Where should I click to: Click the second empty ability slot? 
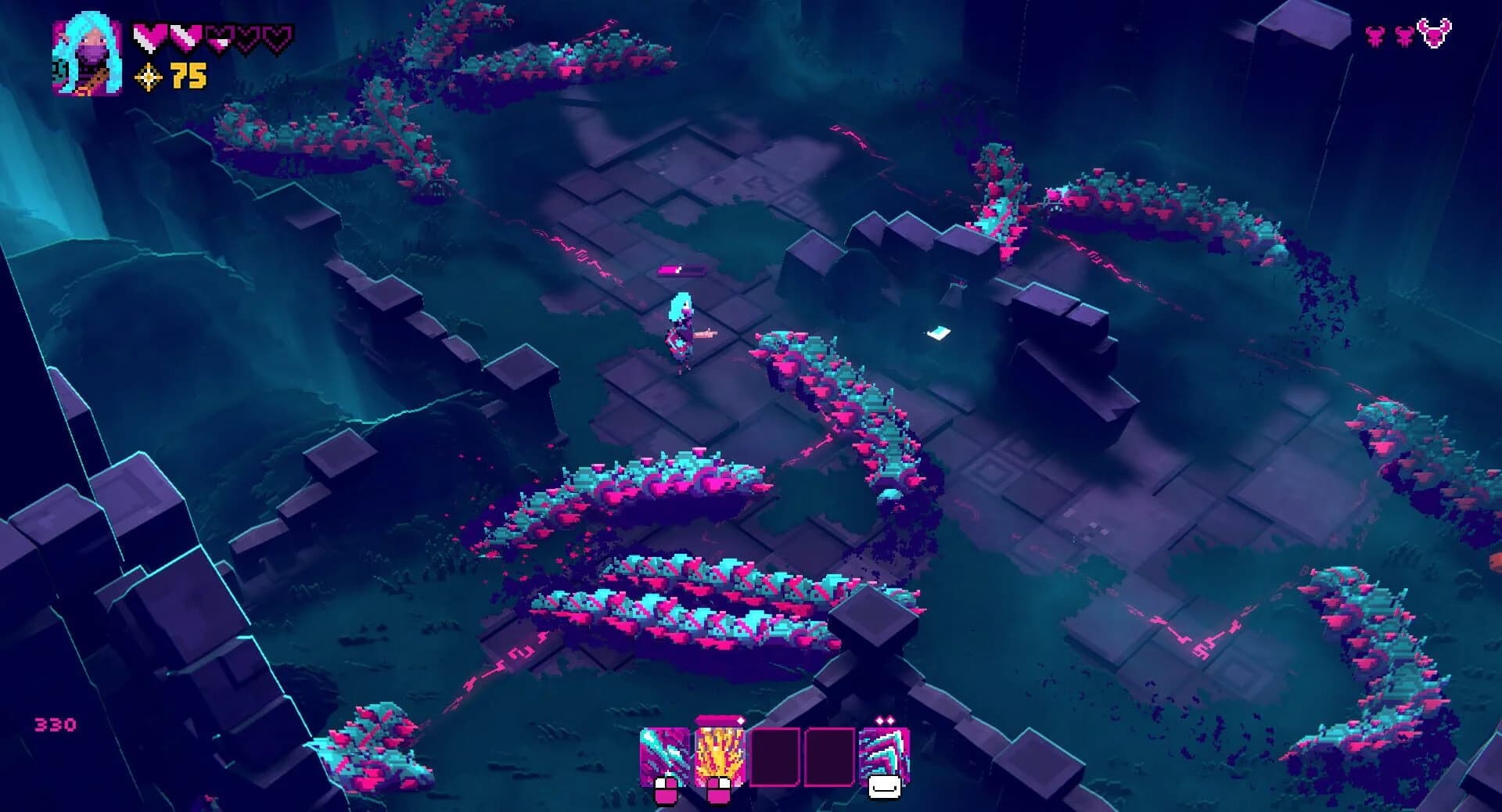tap(831, 753)
